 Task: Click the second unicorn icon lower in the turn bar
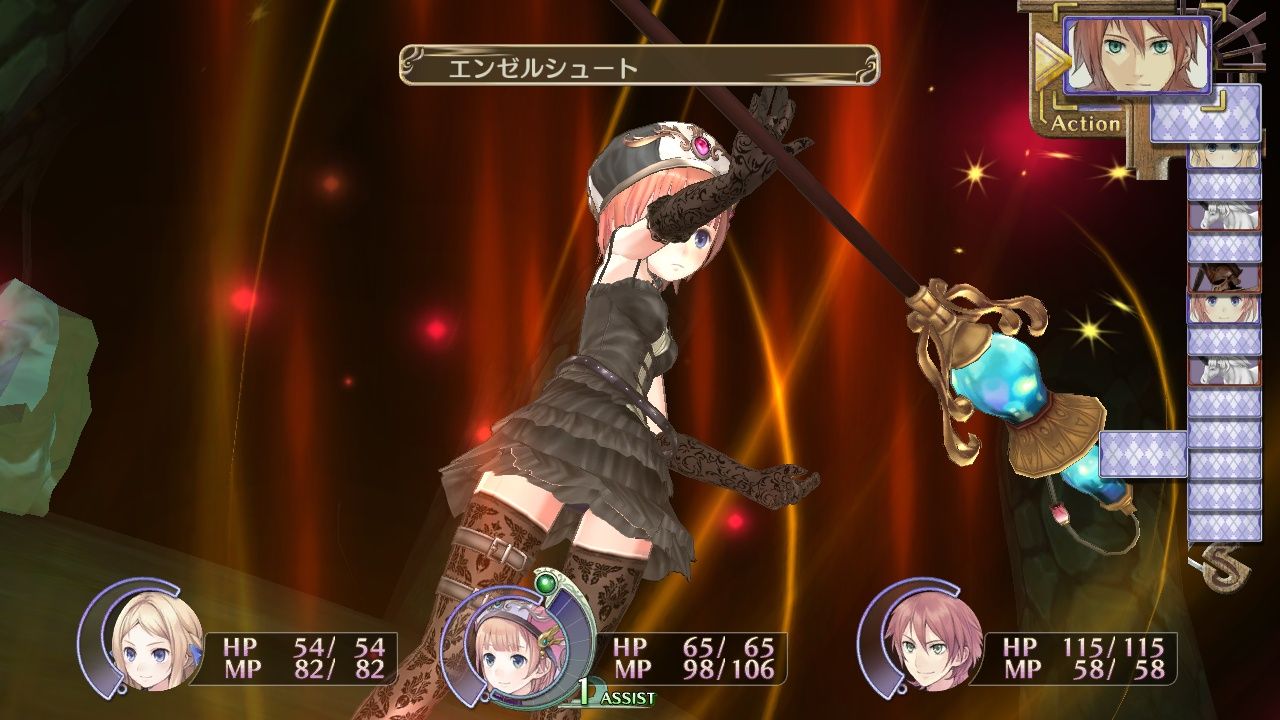click(x=1222, y=371)
